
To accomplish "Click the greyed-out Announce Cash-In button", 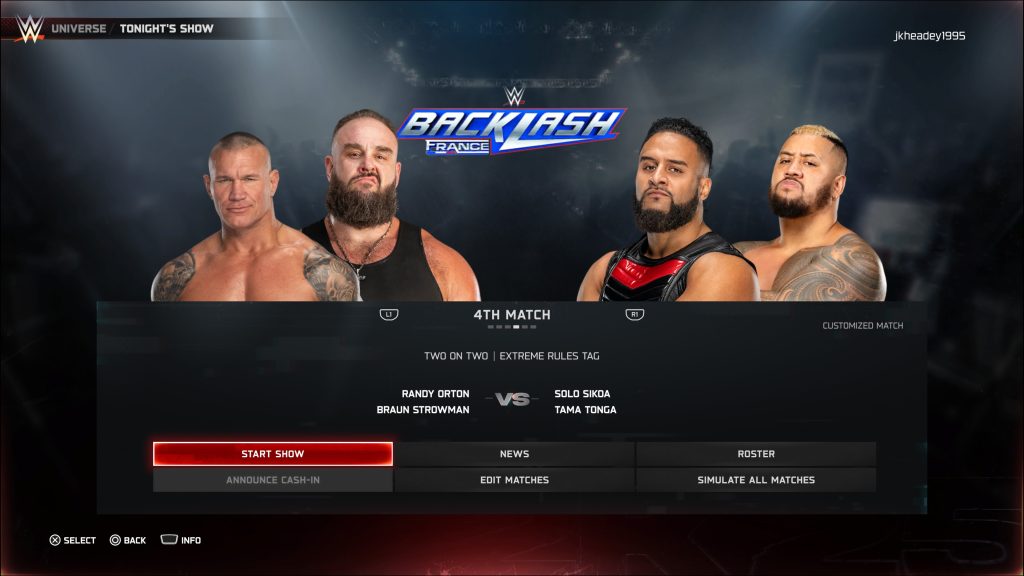I will tap(272, 480).
